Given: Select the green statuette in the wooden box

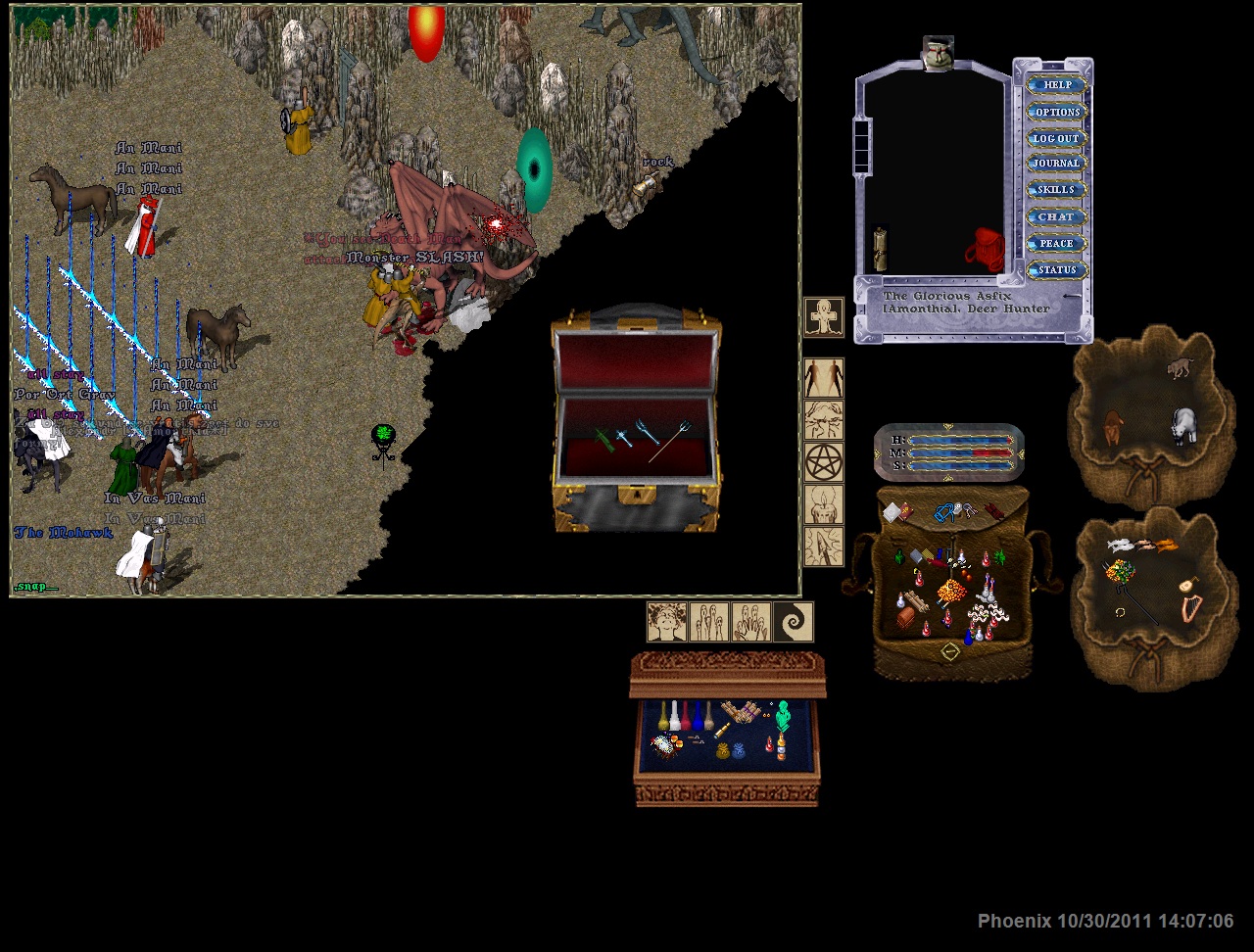Looking at the screenshot, I should click(x=783, y=716).
